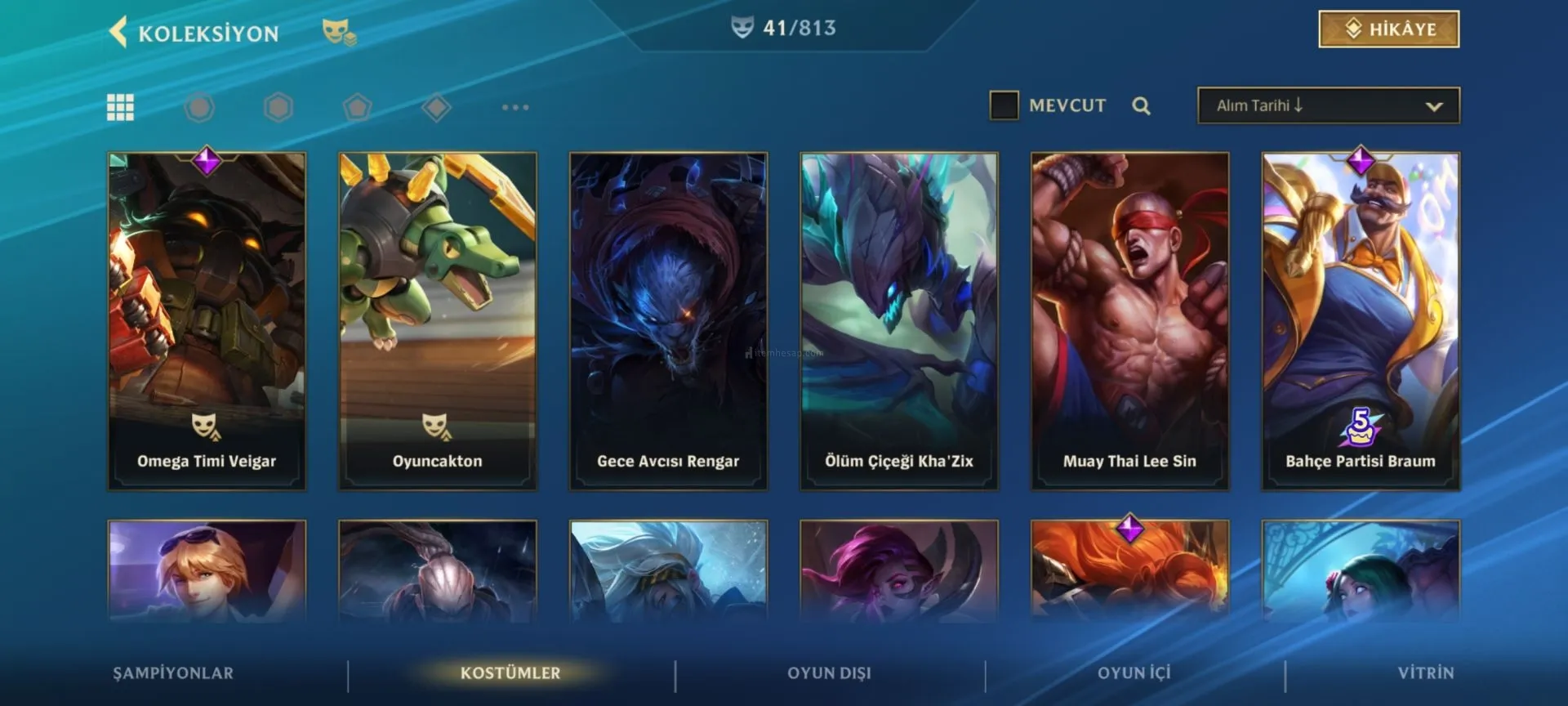Switch to the Şampiyonlar tab

173,673
